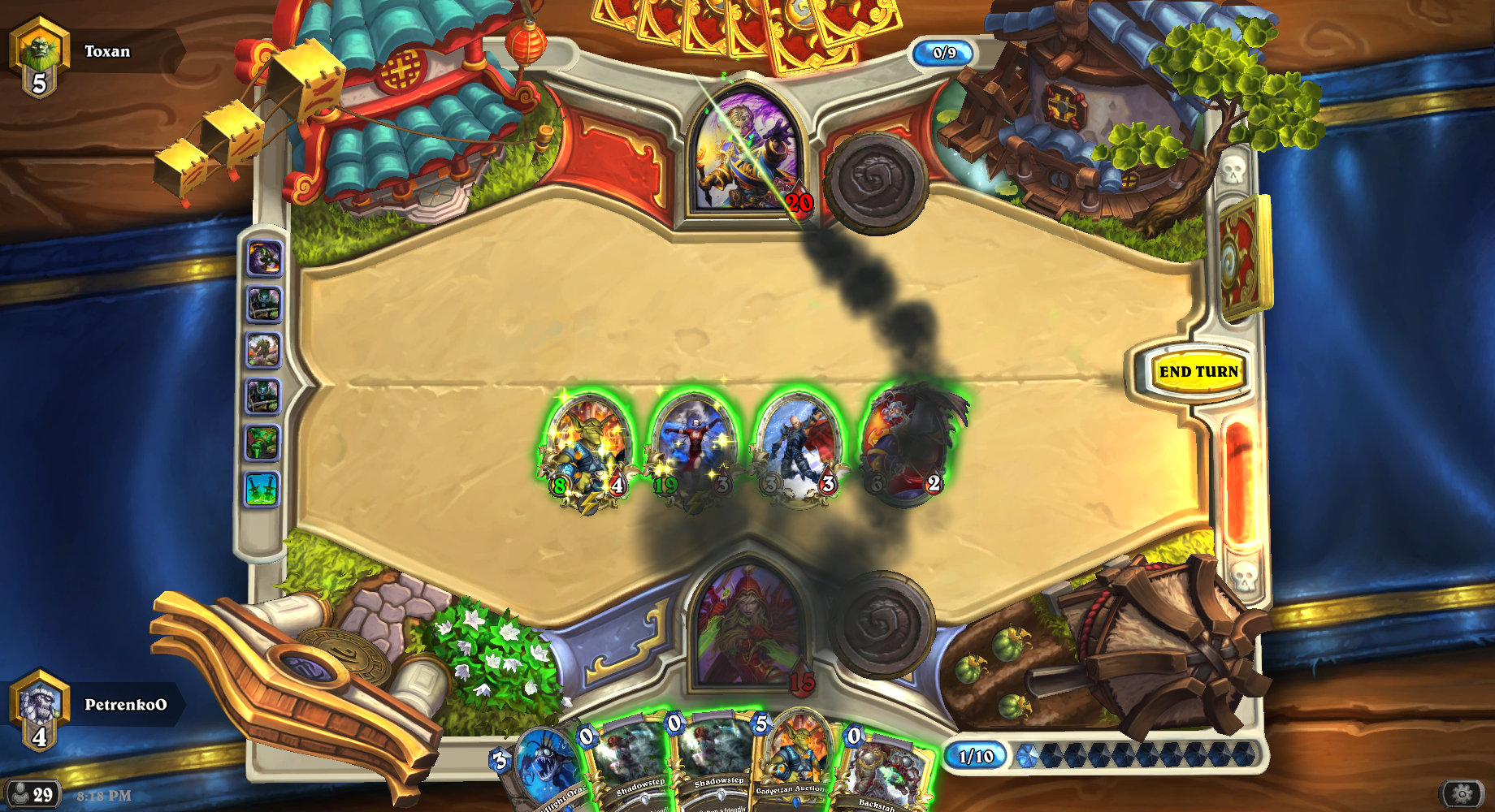The height and width of the screenshot is (812, 1495).
Task: Inspect the purple swirl history tile
Action: [263, 259]
